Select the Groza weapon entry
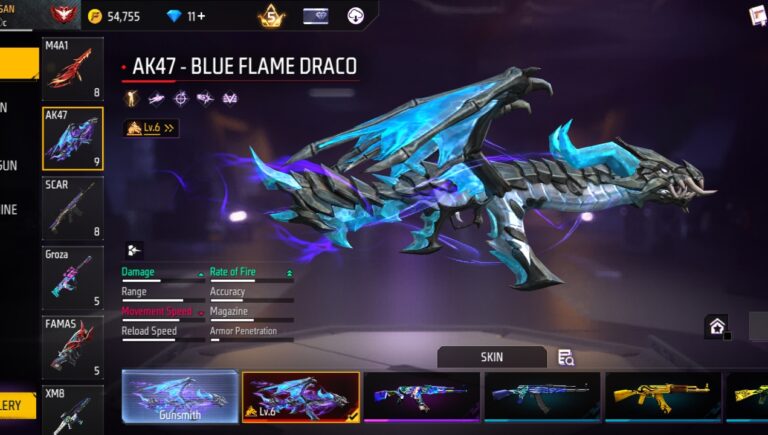The image size is (768, 435). coord(73,277)
